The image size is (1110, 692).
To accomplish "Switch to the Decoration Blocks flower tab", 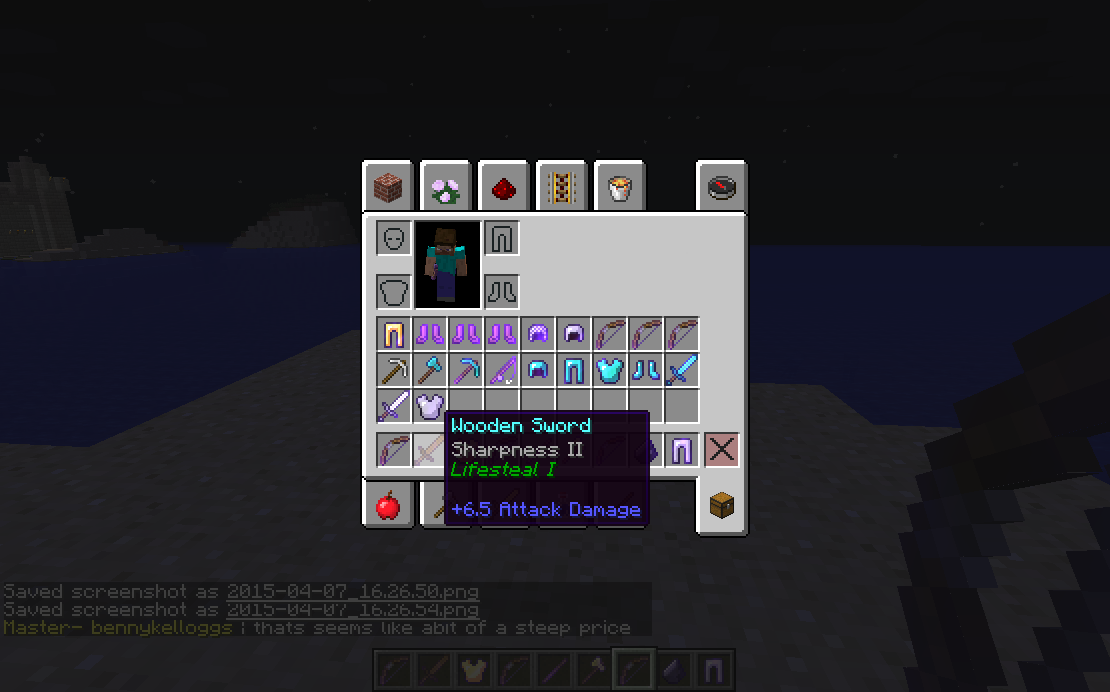I will click(445, 186).
